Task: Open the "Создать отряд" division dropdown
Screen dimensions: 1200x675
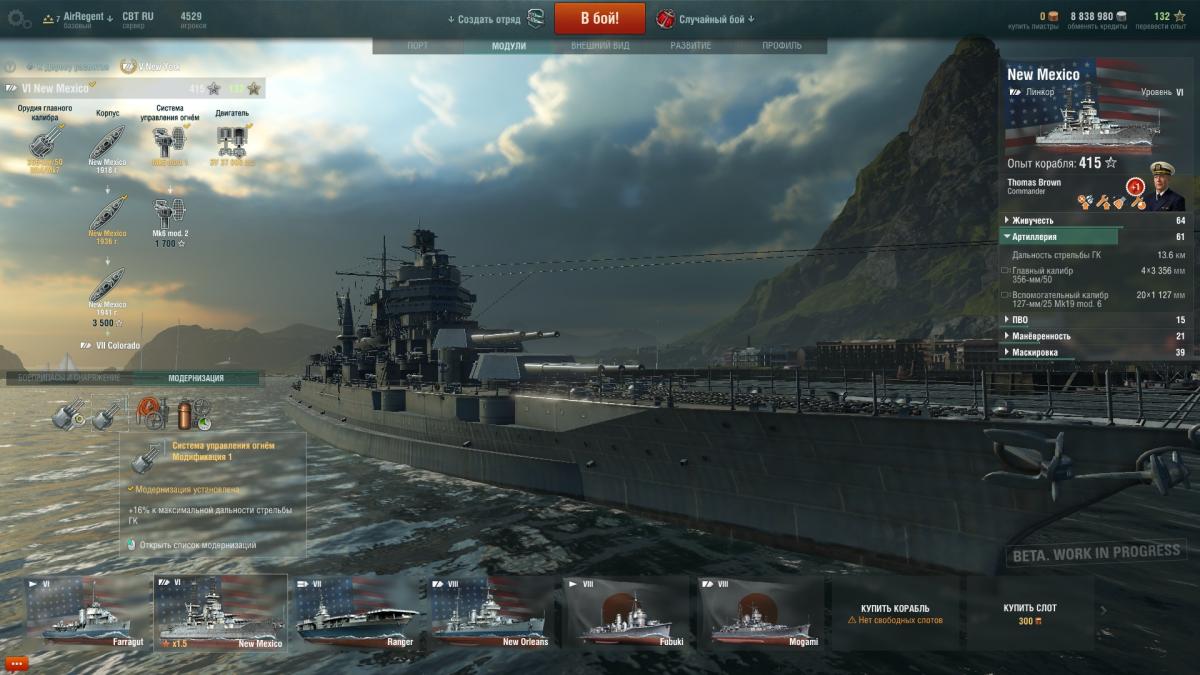Action: point(484,19)
